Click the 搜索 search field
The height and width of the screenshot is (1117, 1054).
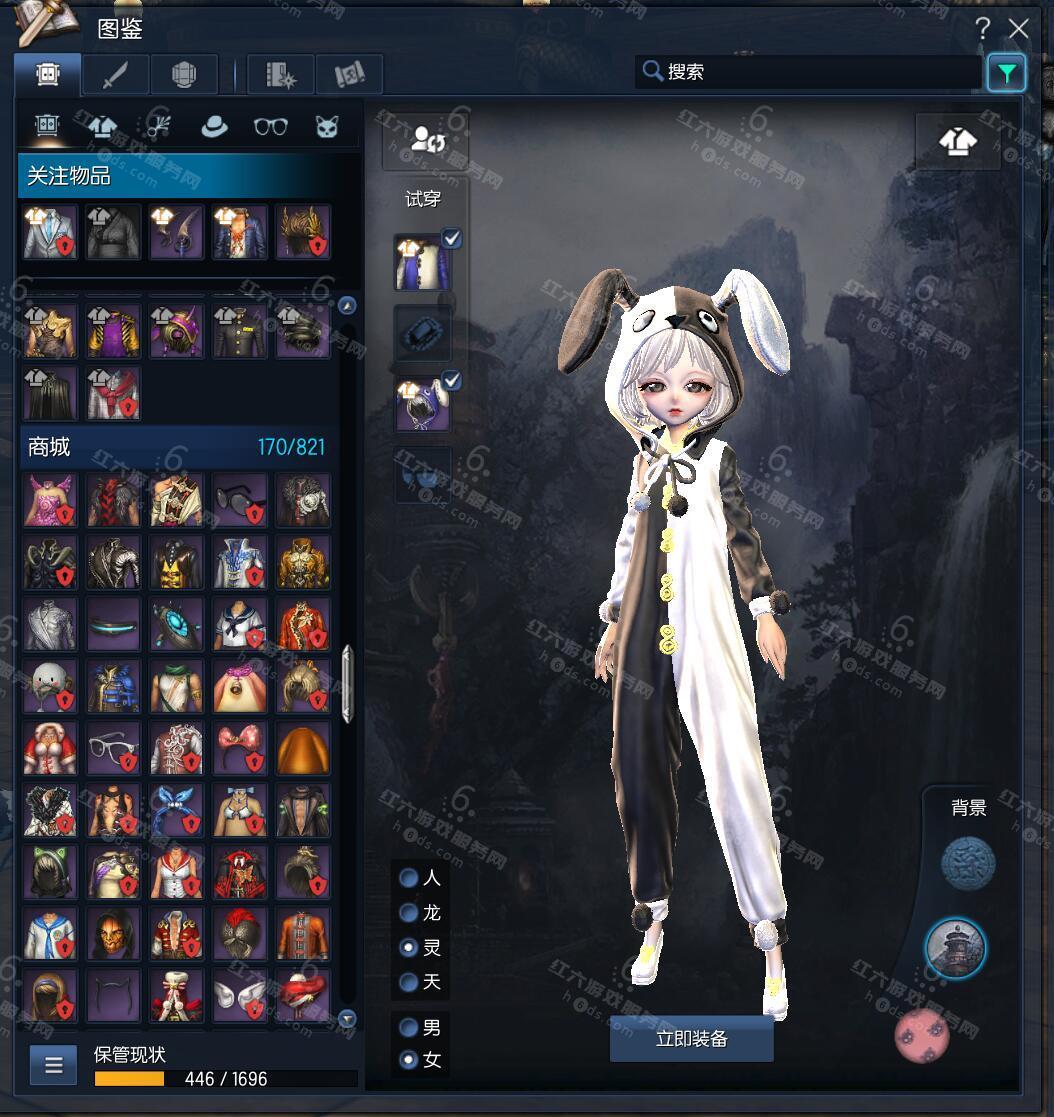pos(808,72)
